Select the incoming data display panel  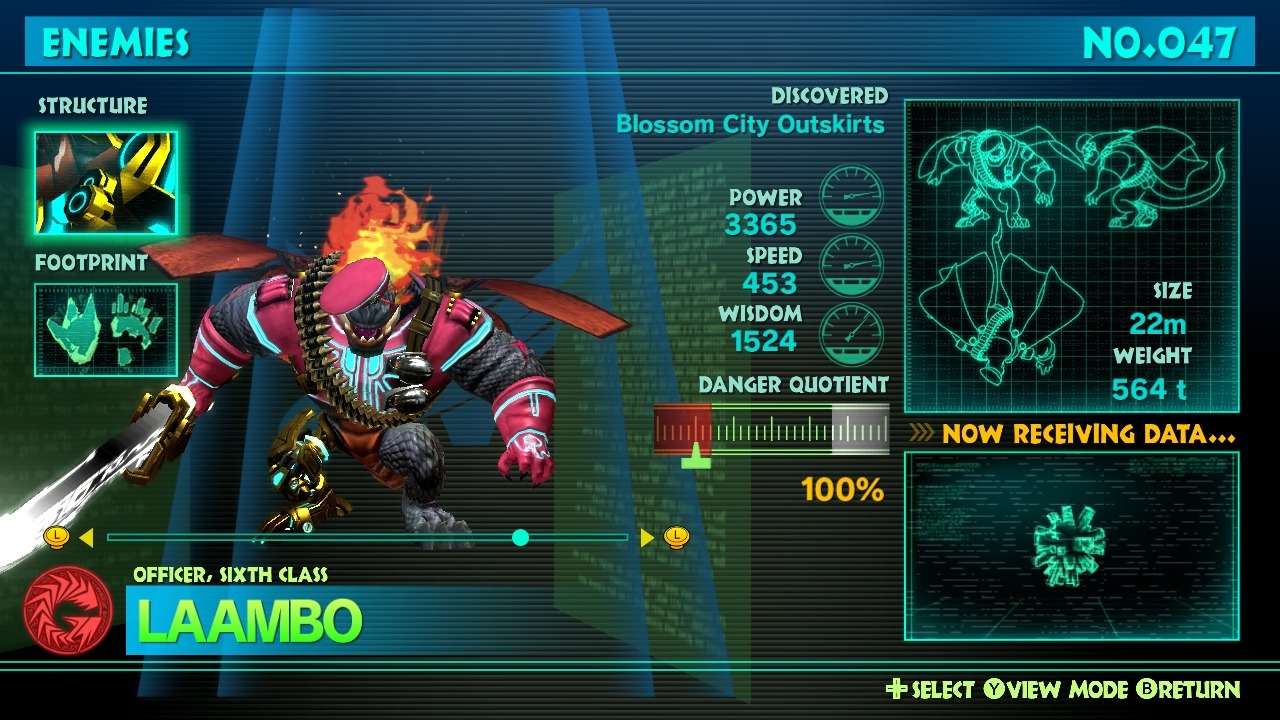[x=1071, y=546]
